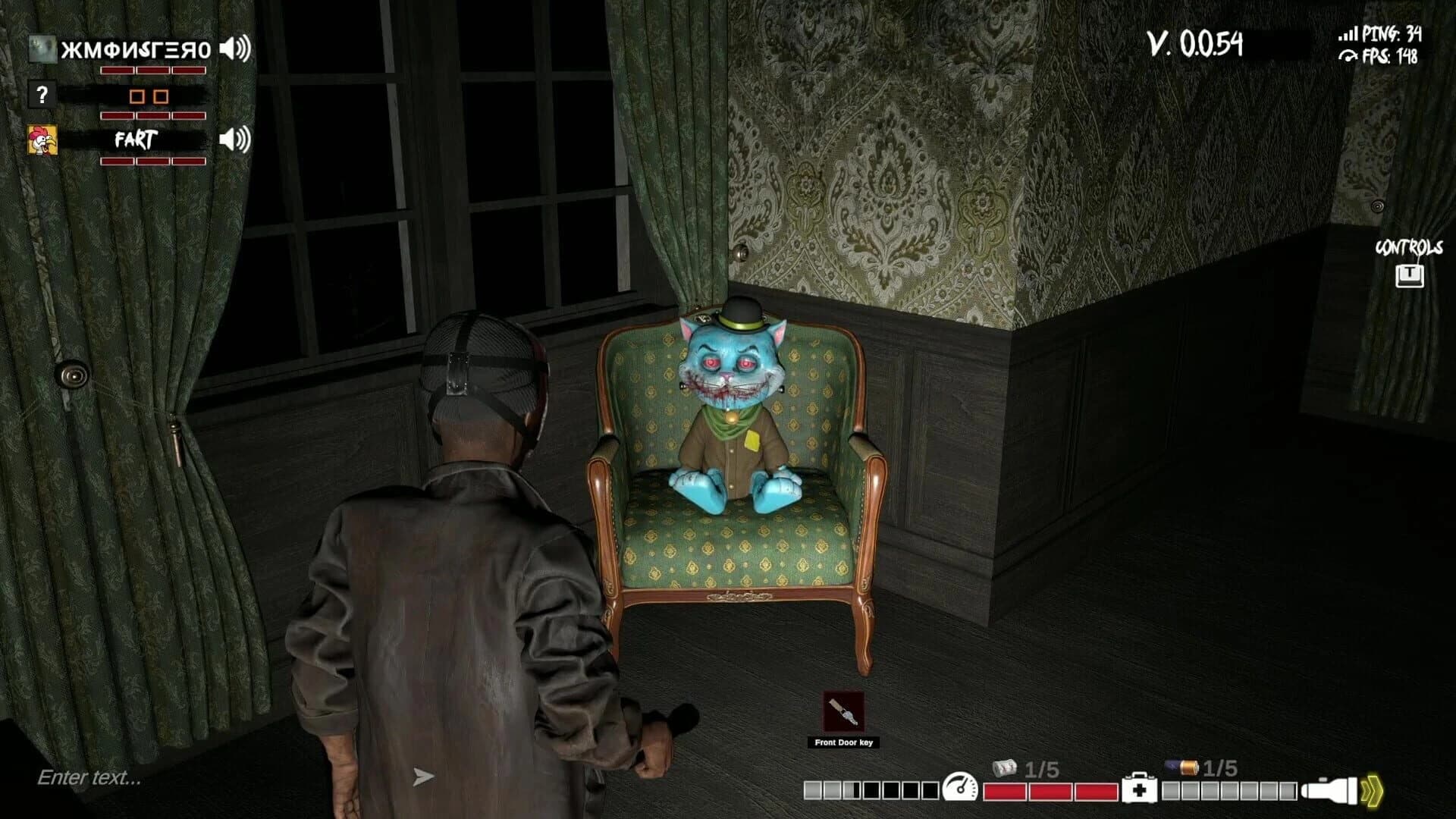Select the Front Door key item slot
Image resolution: width=1456 pixels, height=819 pixels.
[843, 711]
